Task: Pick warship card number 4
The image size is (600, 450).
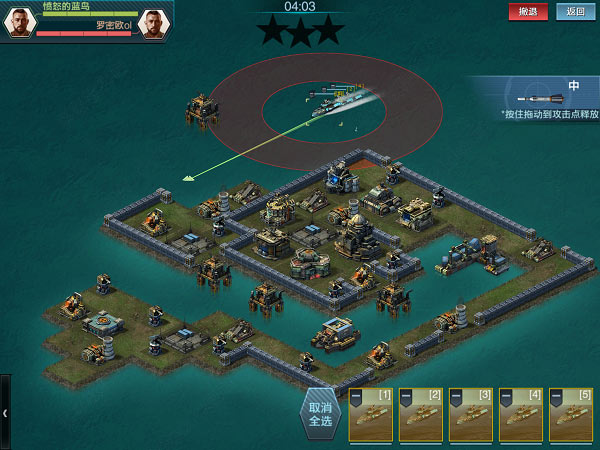Action: click(520, 416)
